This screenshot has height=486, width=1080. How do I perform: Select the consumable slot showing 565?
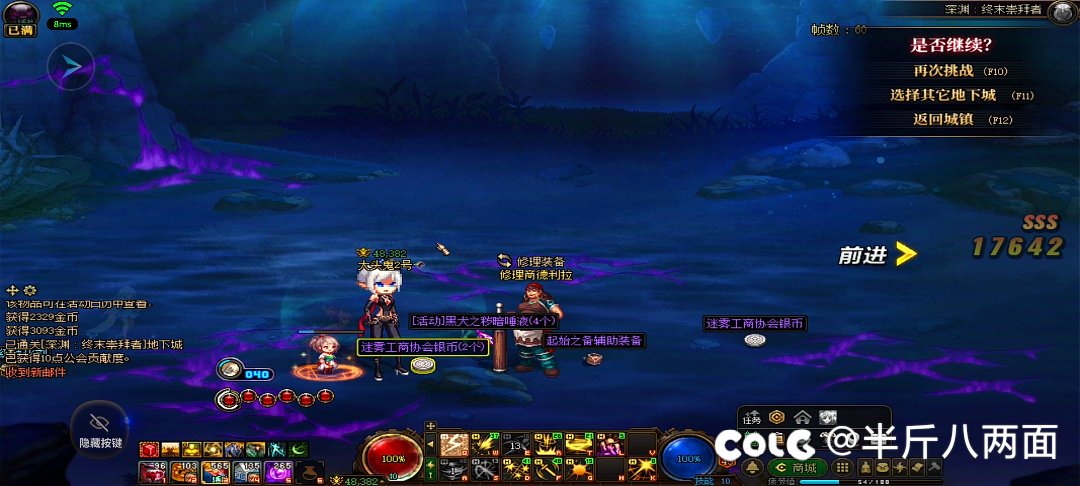coord(216,471)
